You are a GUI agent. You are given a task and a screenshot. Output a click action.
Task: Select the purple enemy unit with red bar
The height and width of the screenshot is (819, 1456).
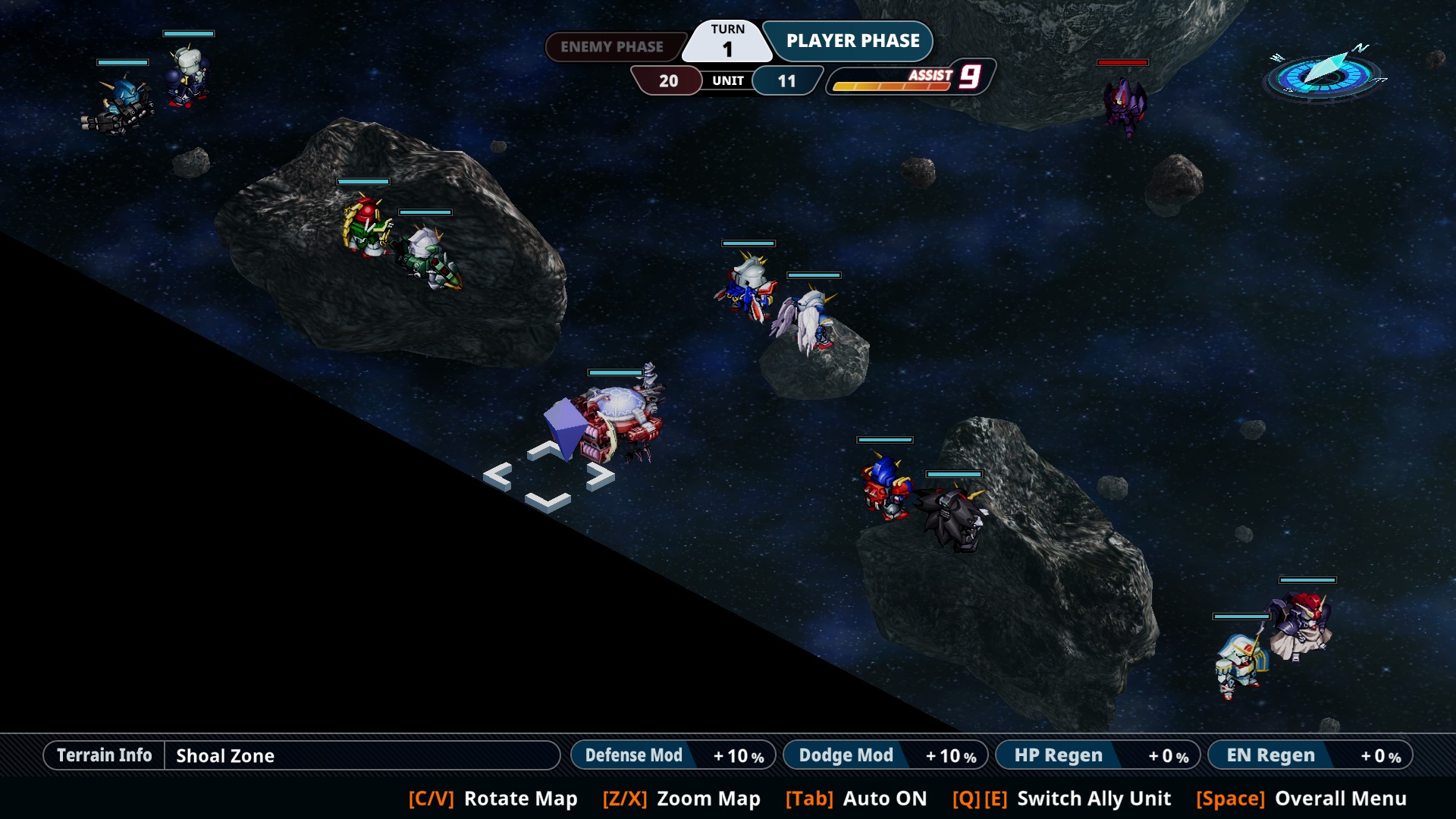1124,106
